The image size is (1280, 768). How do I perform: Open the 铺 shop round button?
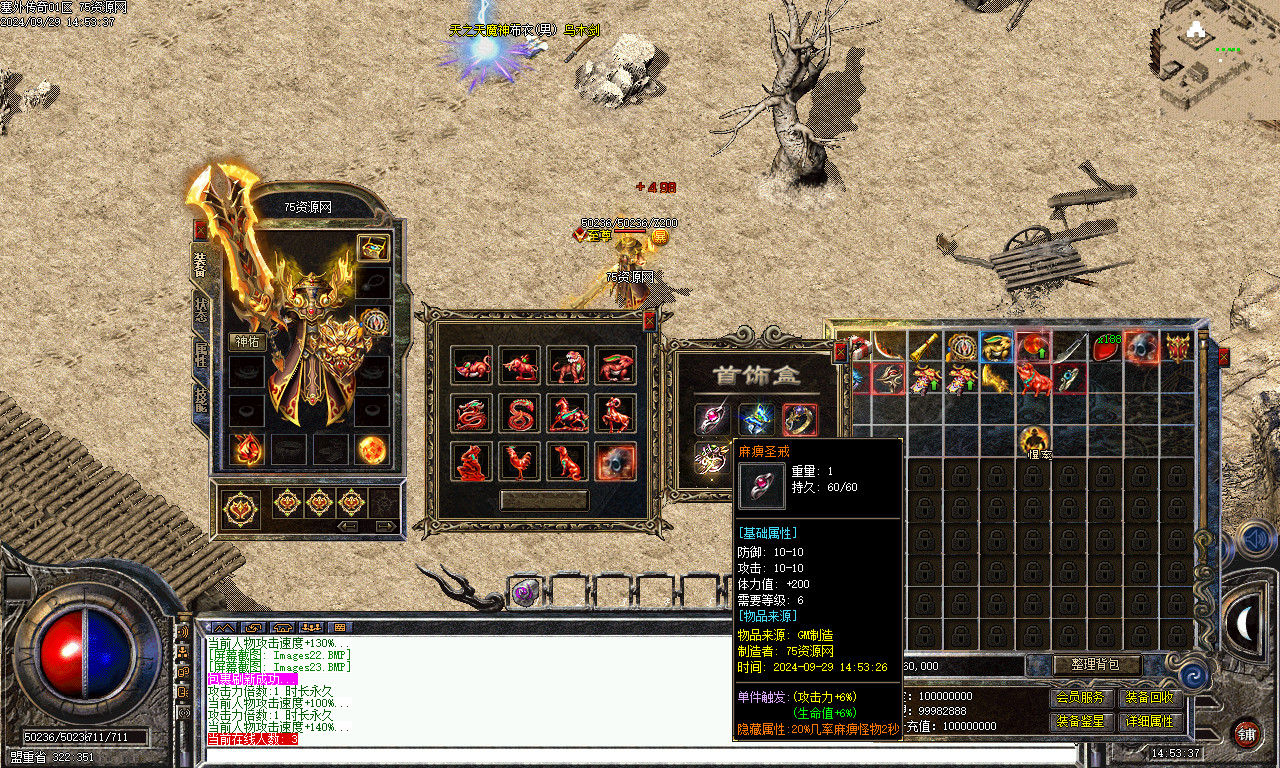point(1246,733)
